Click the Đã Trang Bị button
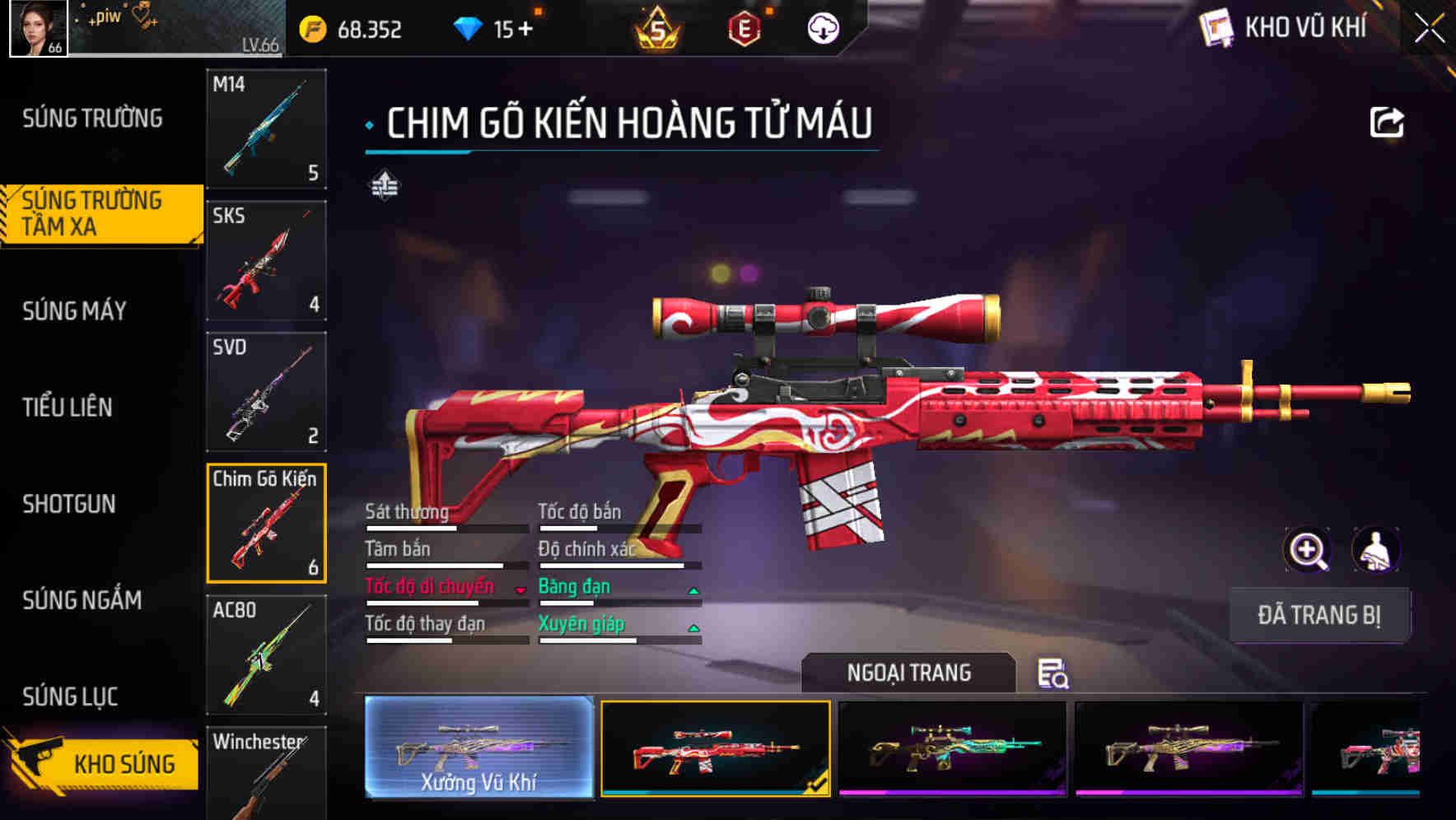The width and height of the screenshot is (1456, 820). [1319, 614]
